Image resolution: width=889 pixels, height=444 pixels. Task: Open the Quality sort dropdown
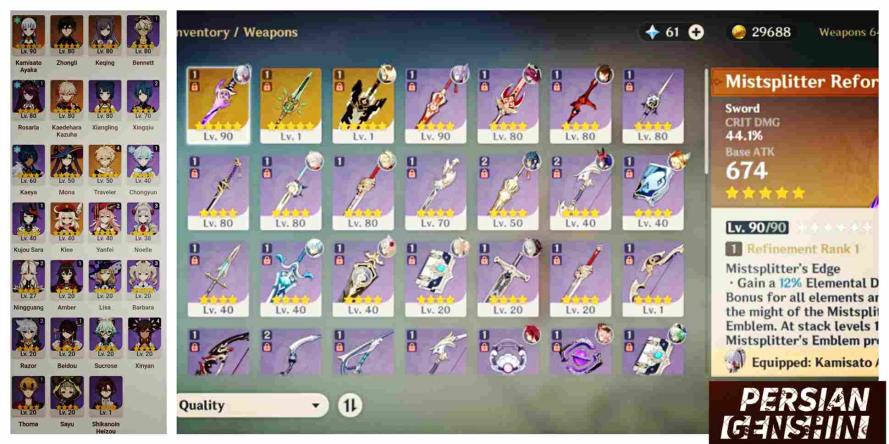(x=254, y=405)
